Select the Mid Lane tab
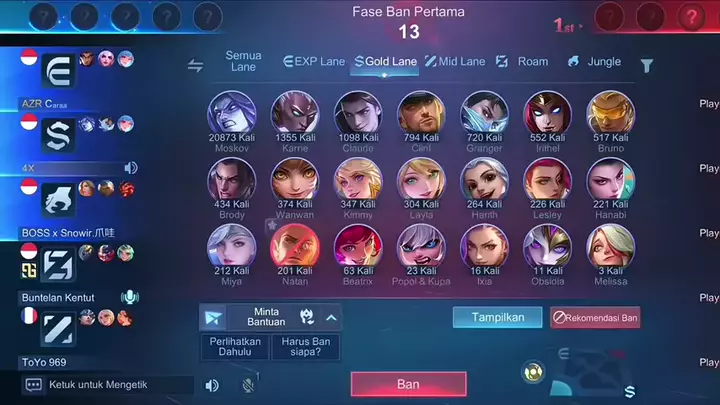Screen dimensions: 720x405 click(455, 62)
